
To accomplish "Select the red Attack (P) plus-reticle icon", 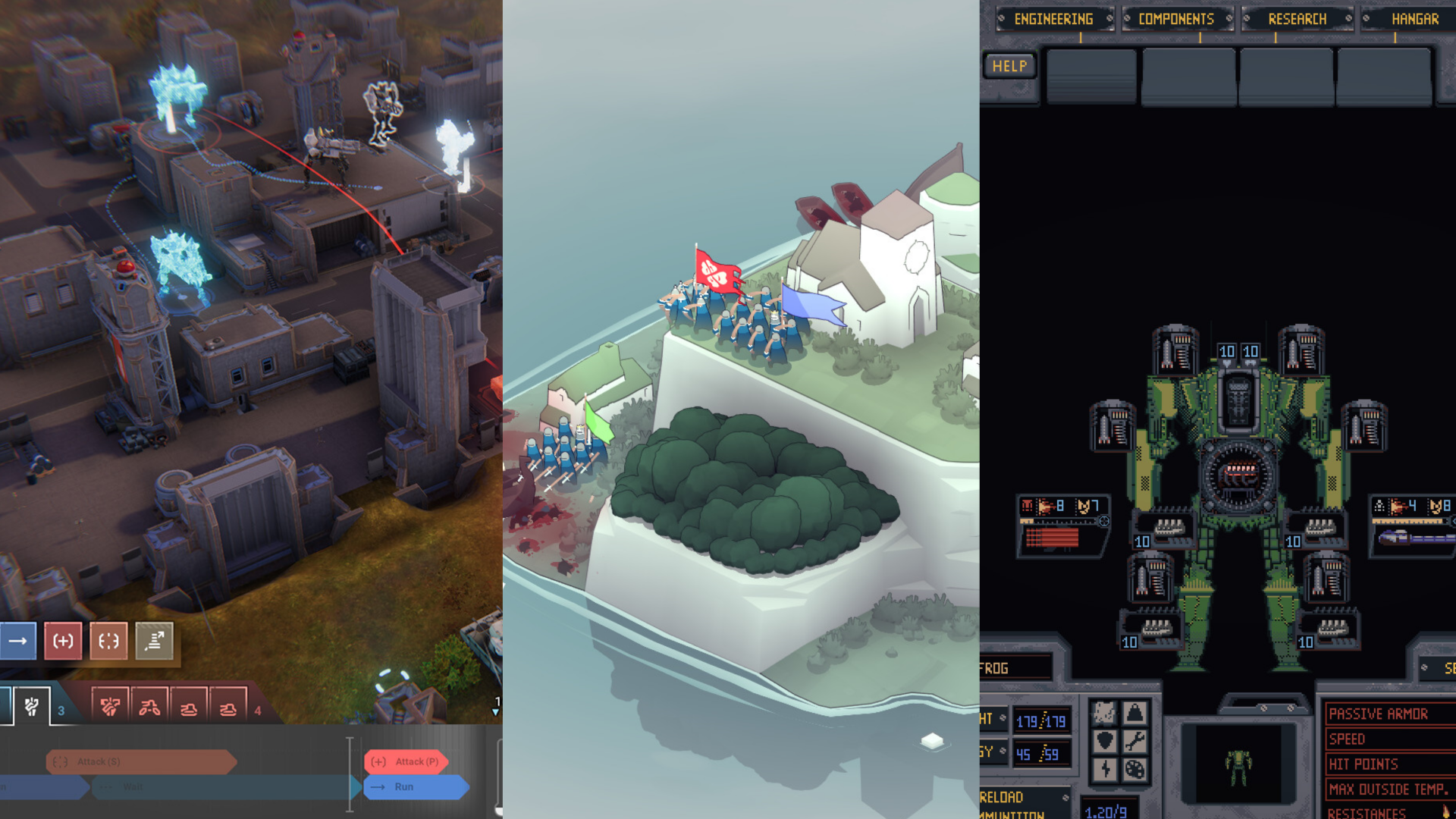I will pos(62,641).
